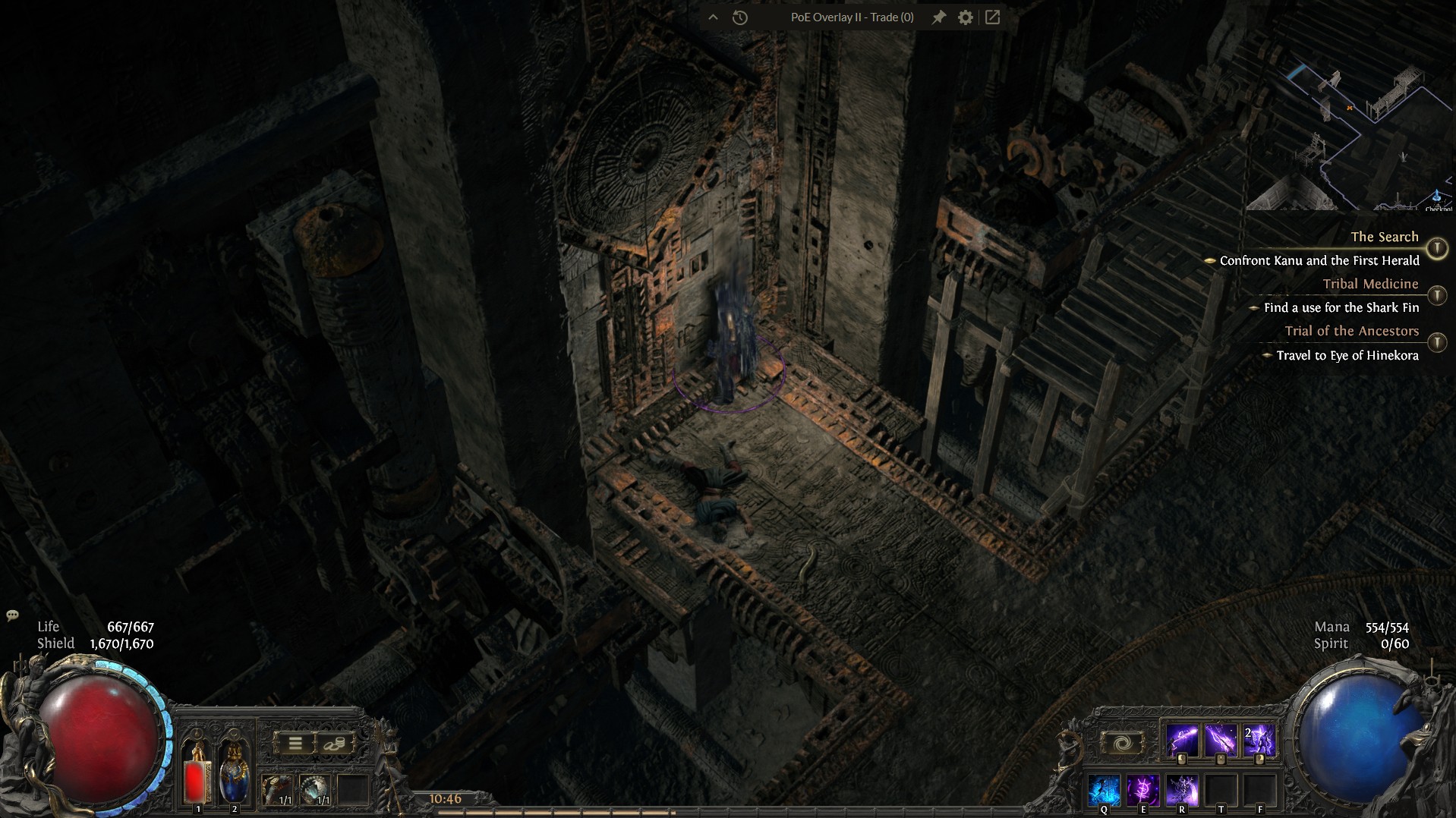Open trade history clock in PoE Overlay
Image resolution: width=1456 pixels, height=818 pixels.
[x=740, y=17]
